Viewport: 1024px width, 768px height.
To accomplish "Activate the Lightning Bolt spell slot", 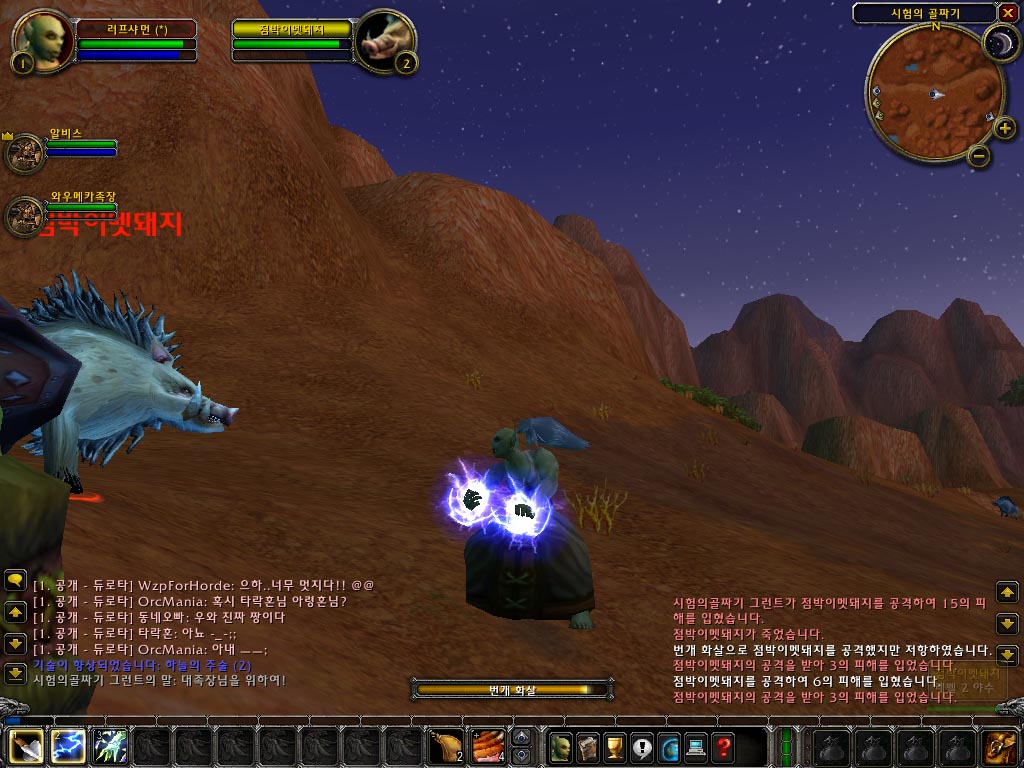I will [x=68, y=747].
